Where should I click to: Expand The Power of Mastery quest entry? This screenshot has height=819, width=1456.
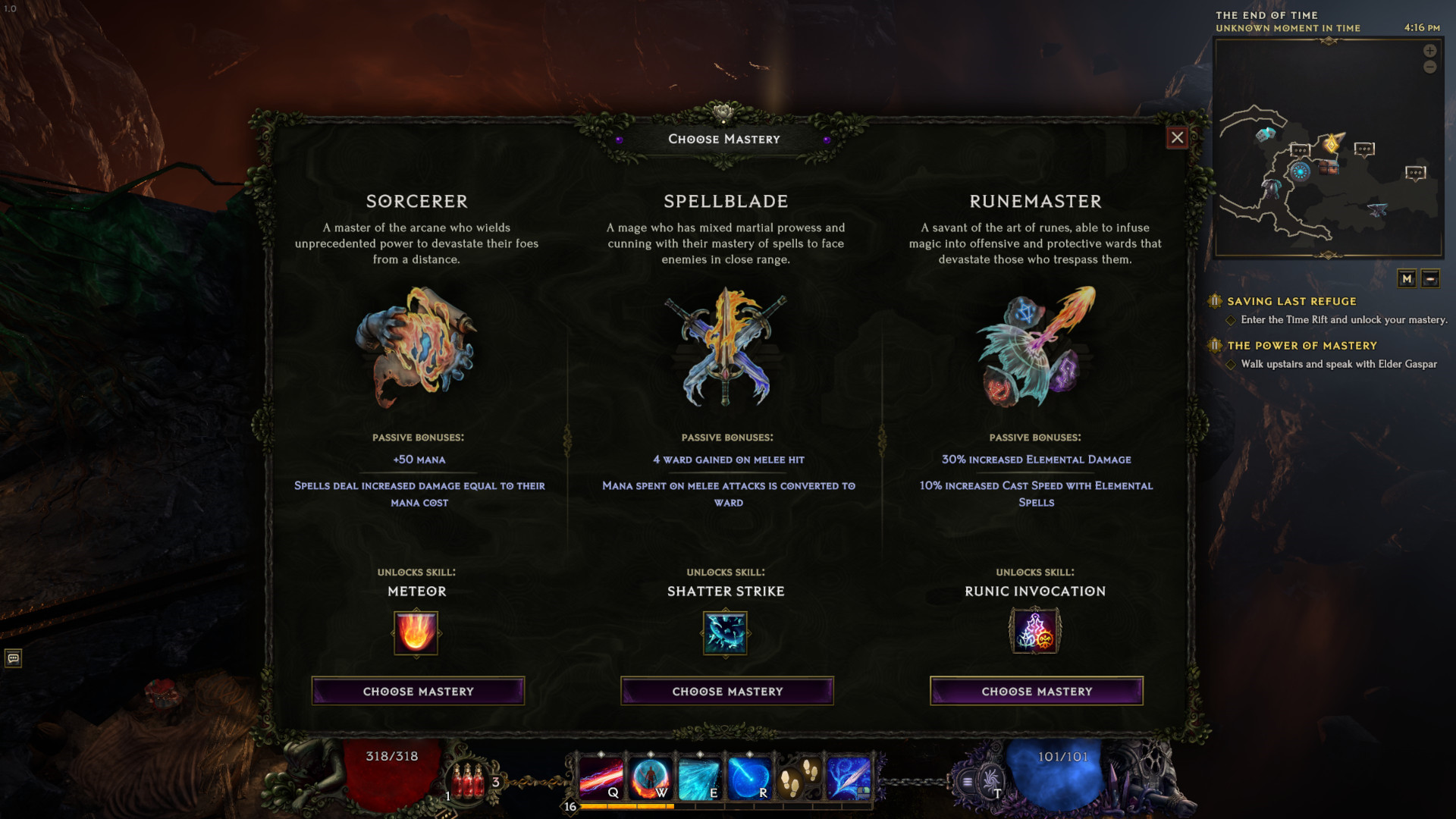(1215, 345)
